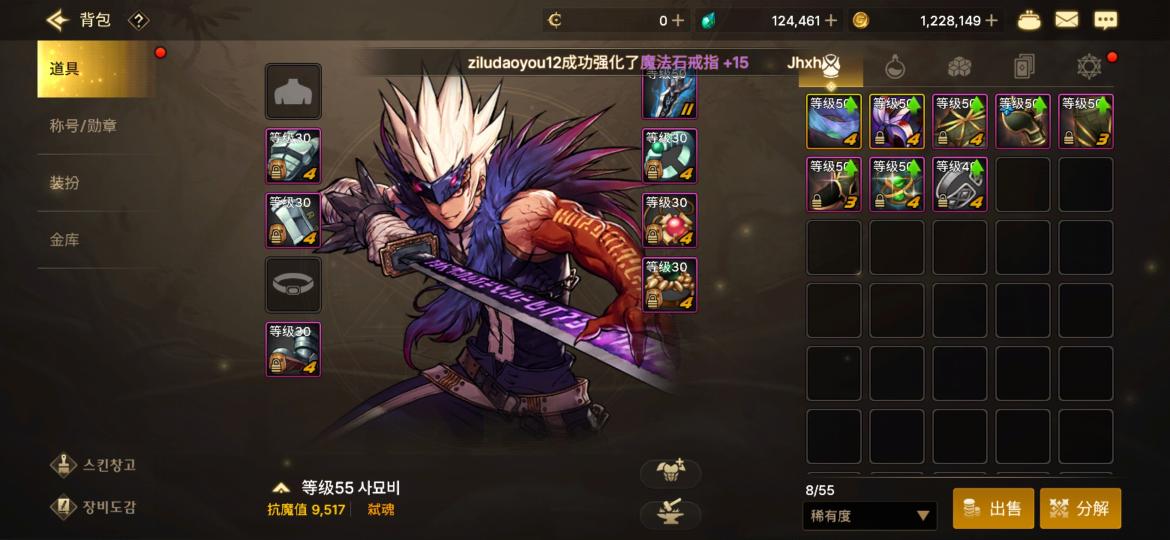Open the 稀有度 rarity sort dropdown
1170x540 pixels.
[869, 516]
